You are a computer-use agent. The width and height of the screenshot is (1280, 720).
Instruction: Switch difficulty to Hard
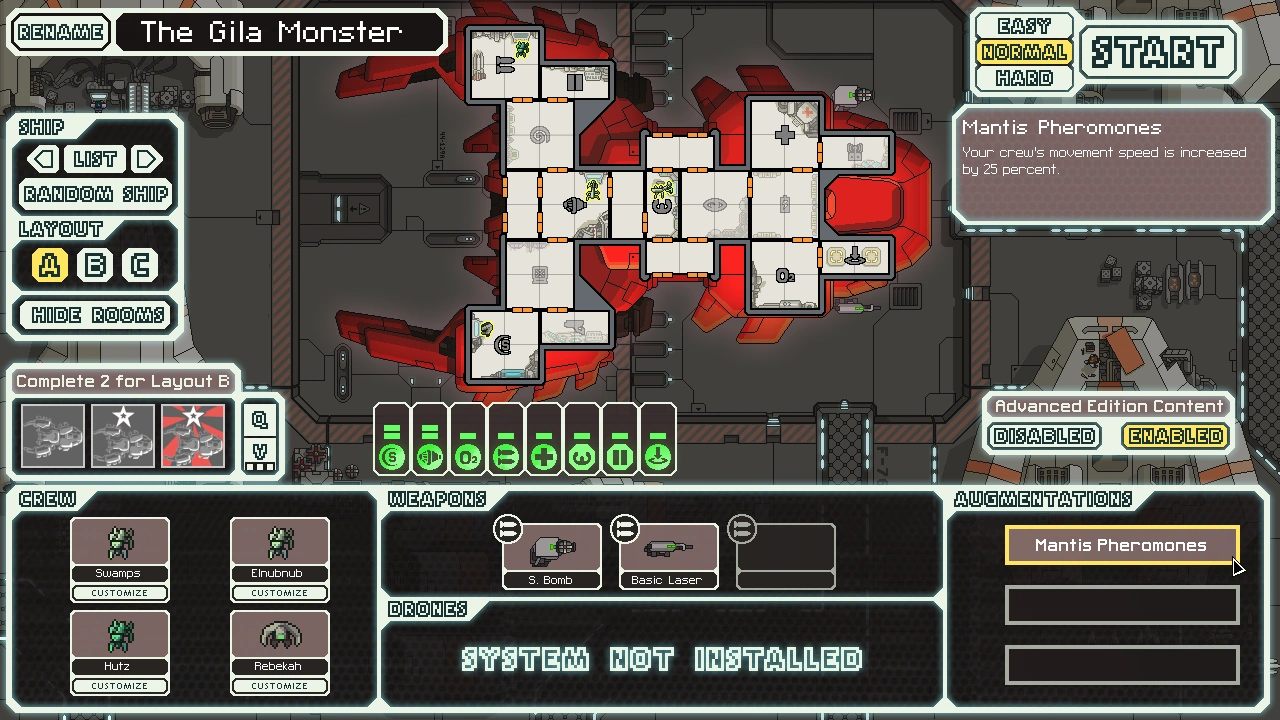(1023, 78)
